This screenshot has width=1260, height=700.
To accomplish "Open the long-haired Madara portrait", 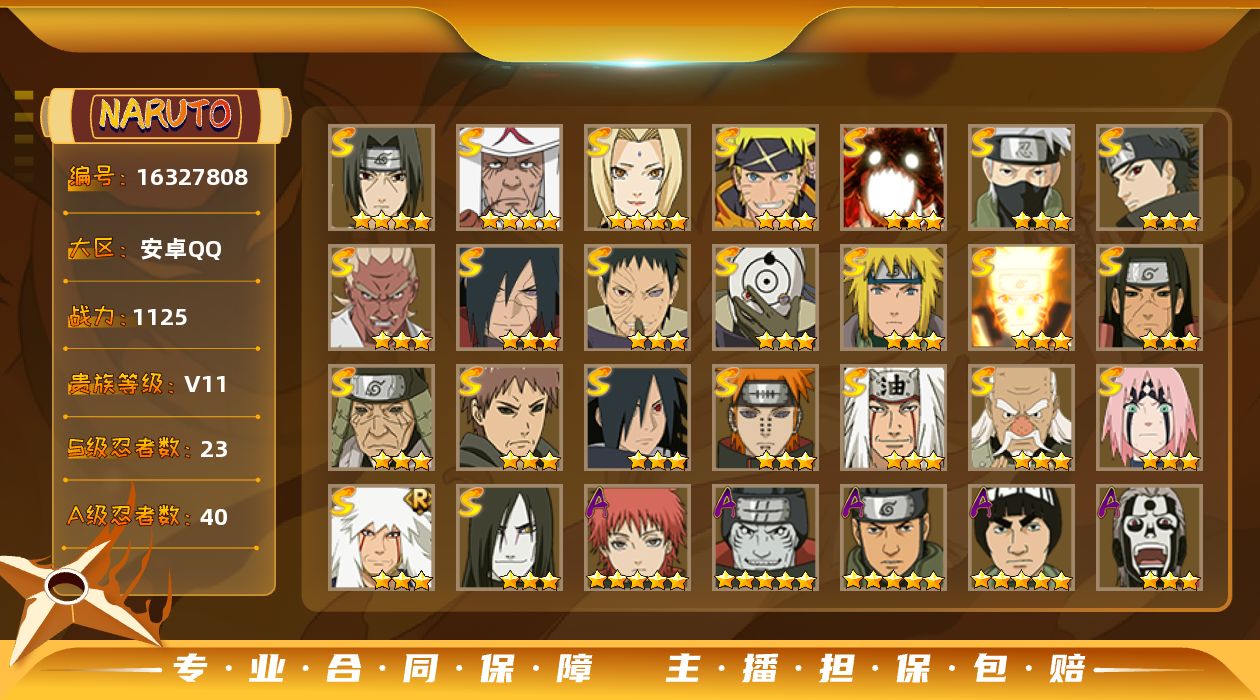I will pos(509,297).
